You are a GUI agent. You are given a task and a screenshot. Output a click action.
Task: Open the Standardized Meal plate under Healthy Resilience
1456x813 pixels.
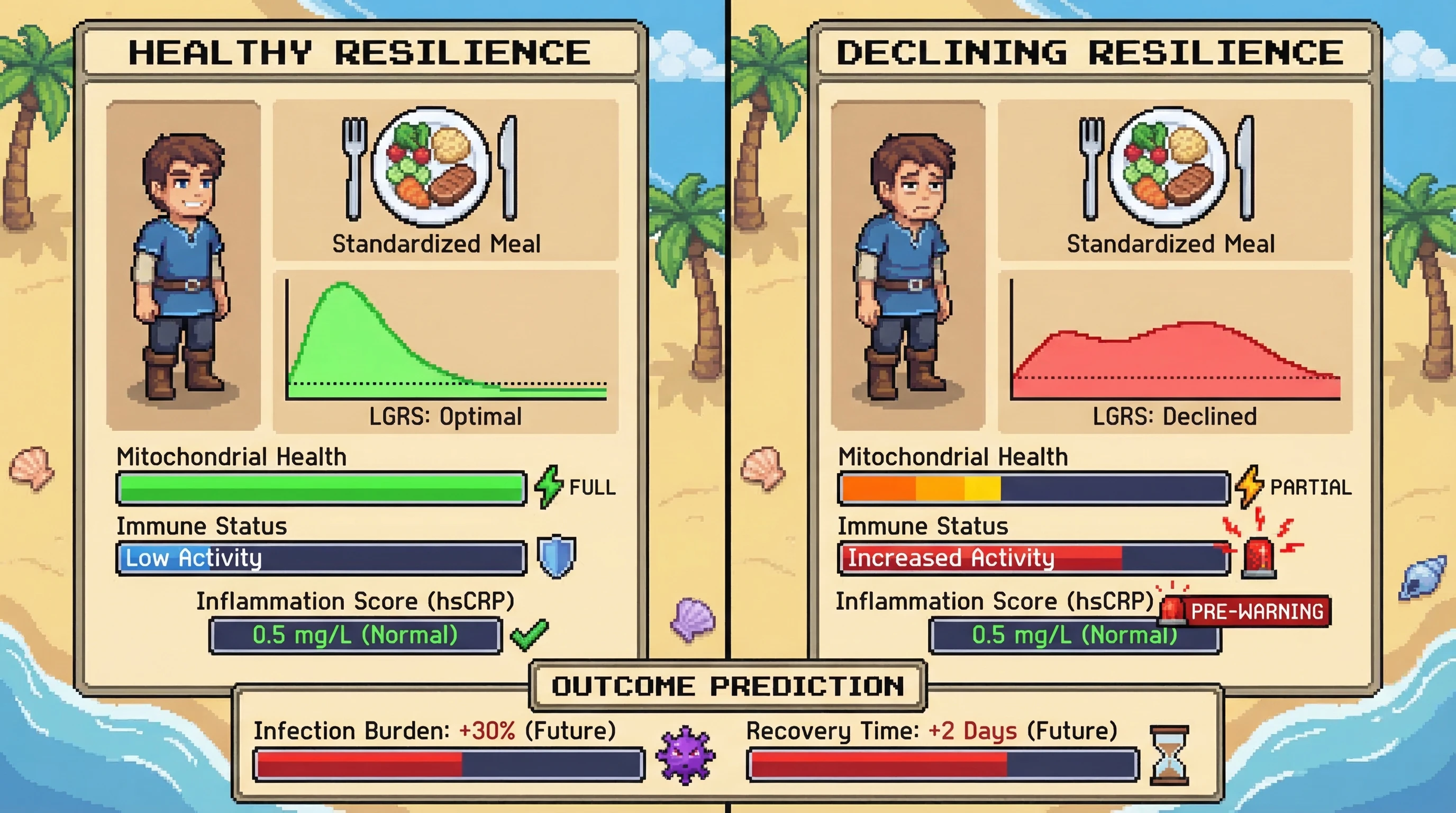click(x=431, y=166)
